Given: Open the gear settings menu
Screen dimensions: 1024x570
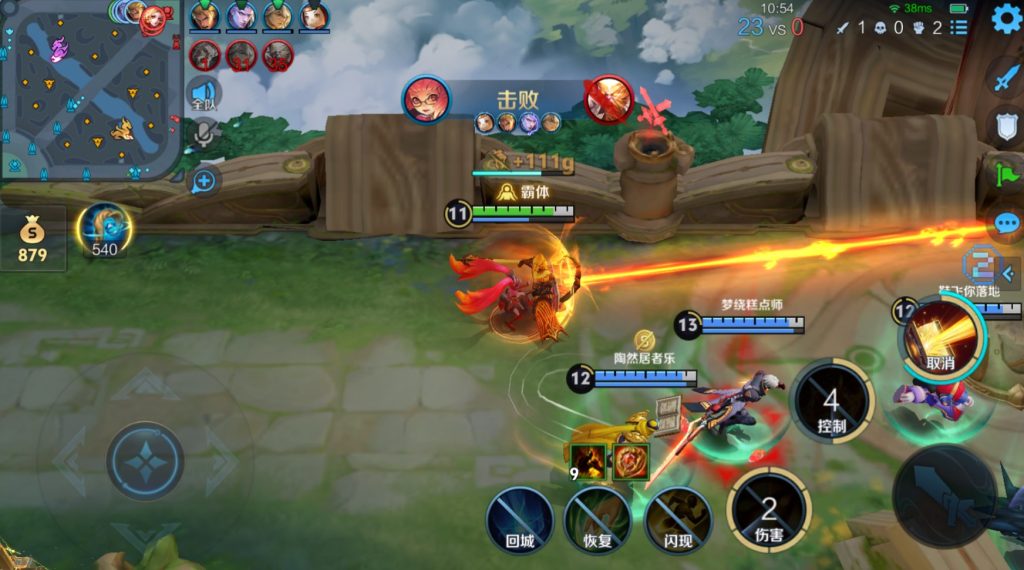Looking at the screenshot, I should (1006, 18).
